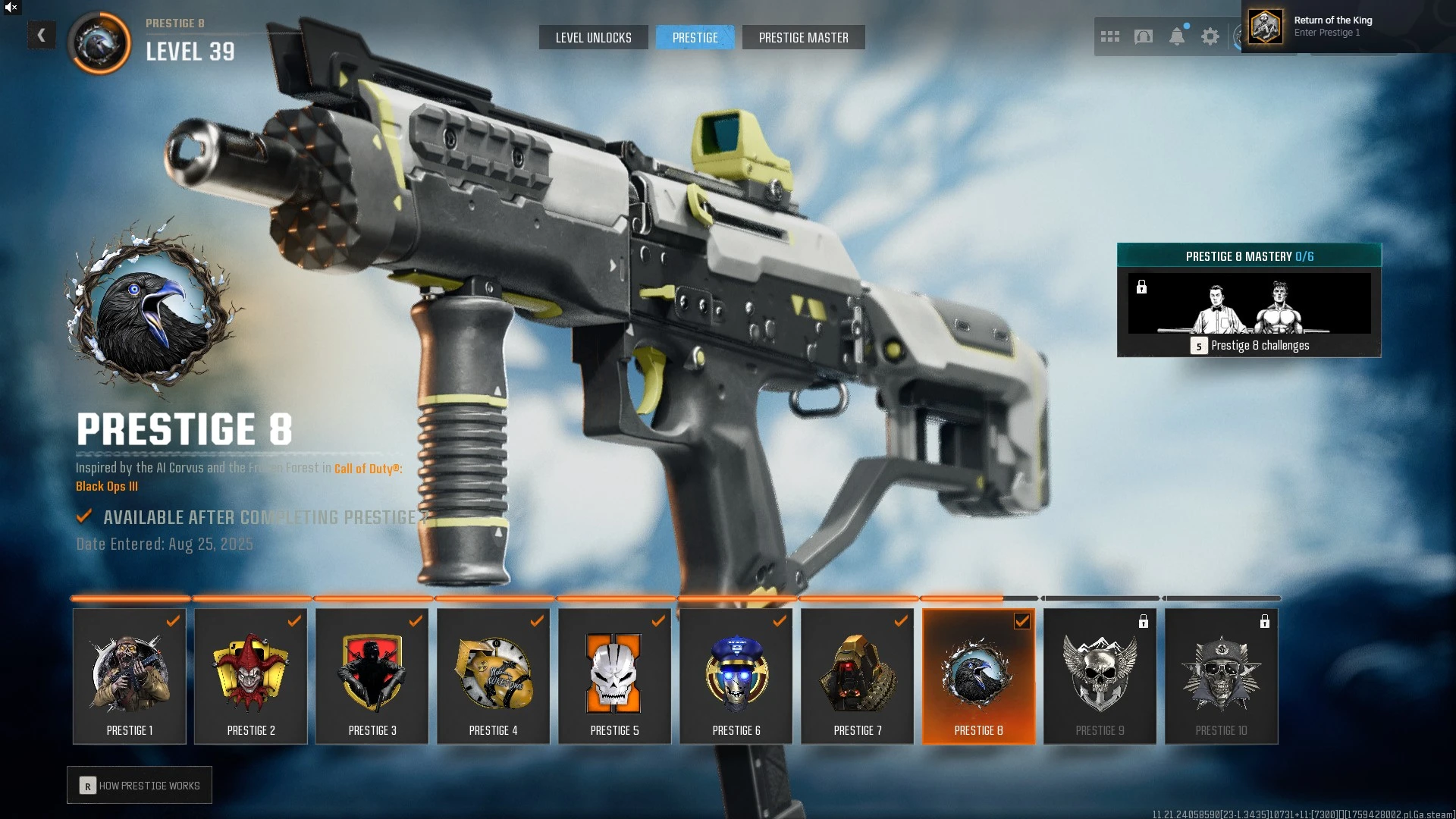Select the highlighted Prestige 8 raven tile
Viewport: 1456px width, 819px height.
979,676
